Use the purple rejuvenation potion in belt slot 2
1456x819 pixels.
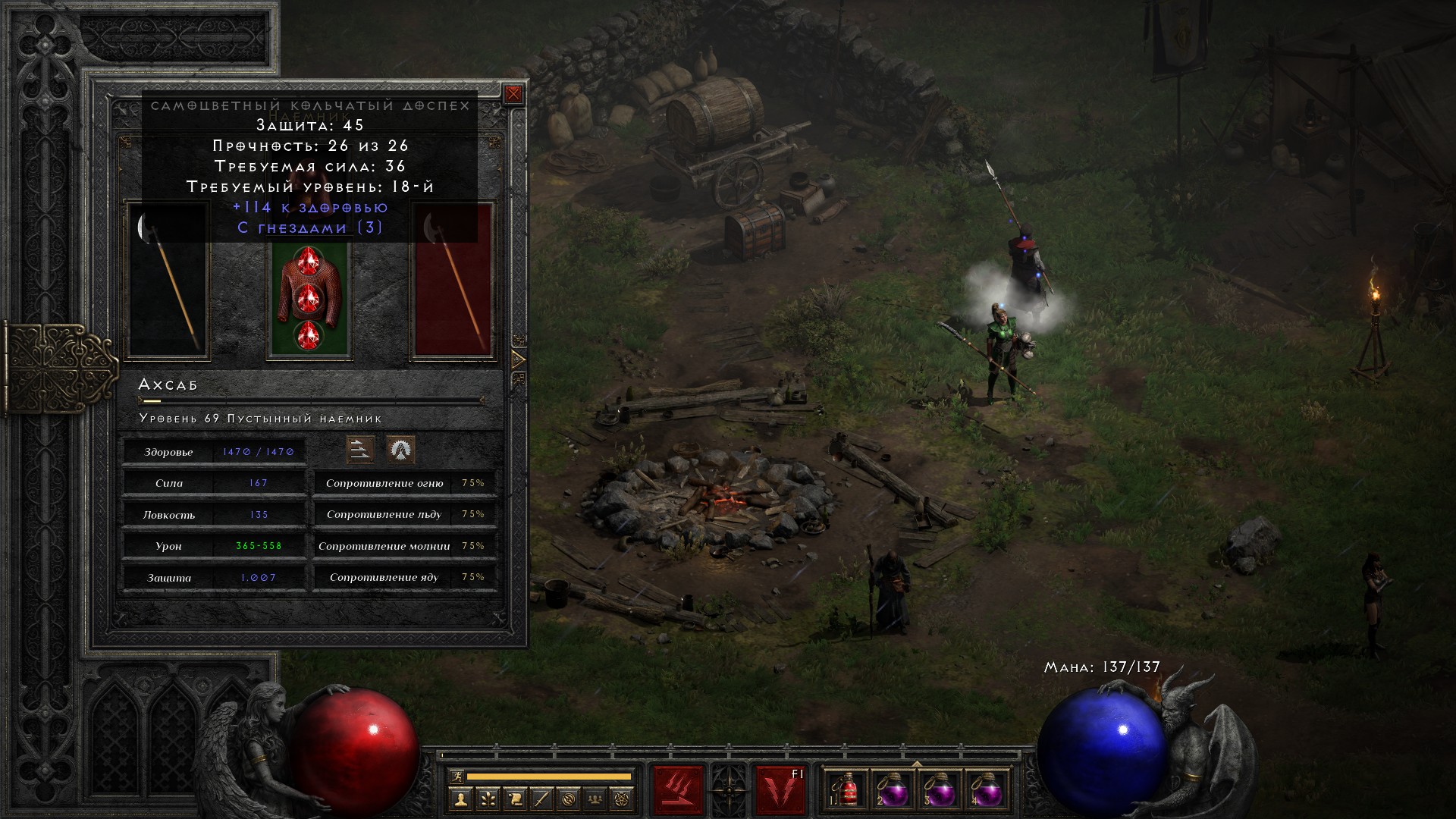click(x=893, y=791)
